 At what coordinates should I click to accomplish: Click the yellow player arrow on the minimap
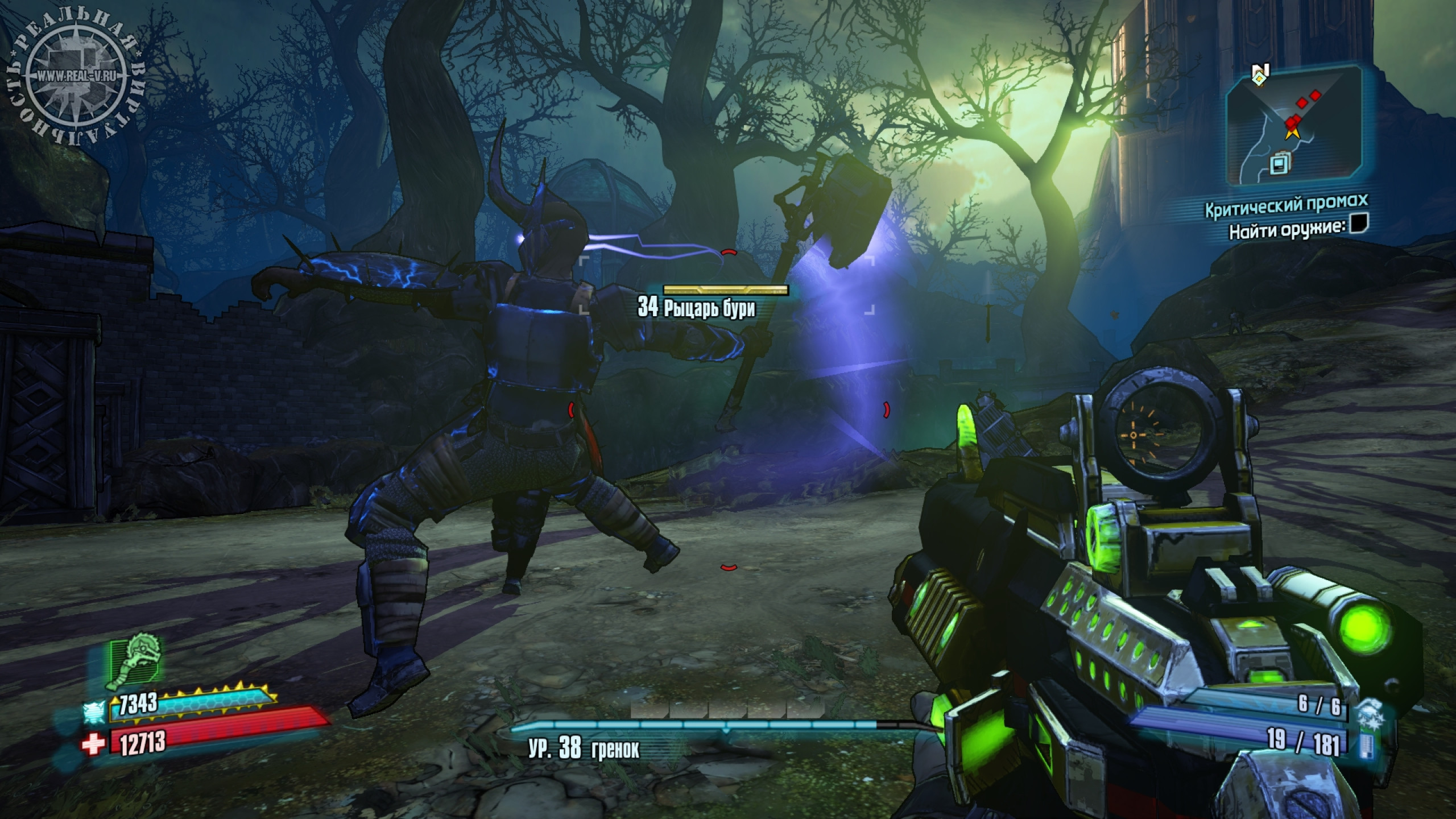(x=1292, y=133)
